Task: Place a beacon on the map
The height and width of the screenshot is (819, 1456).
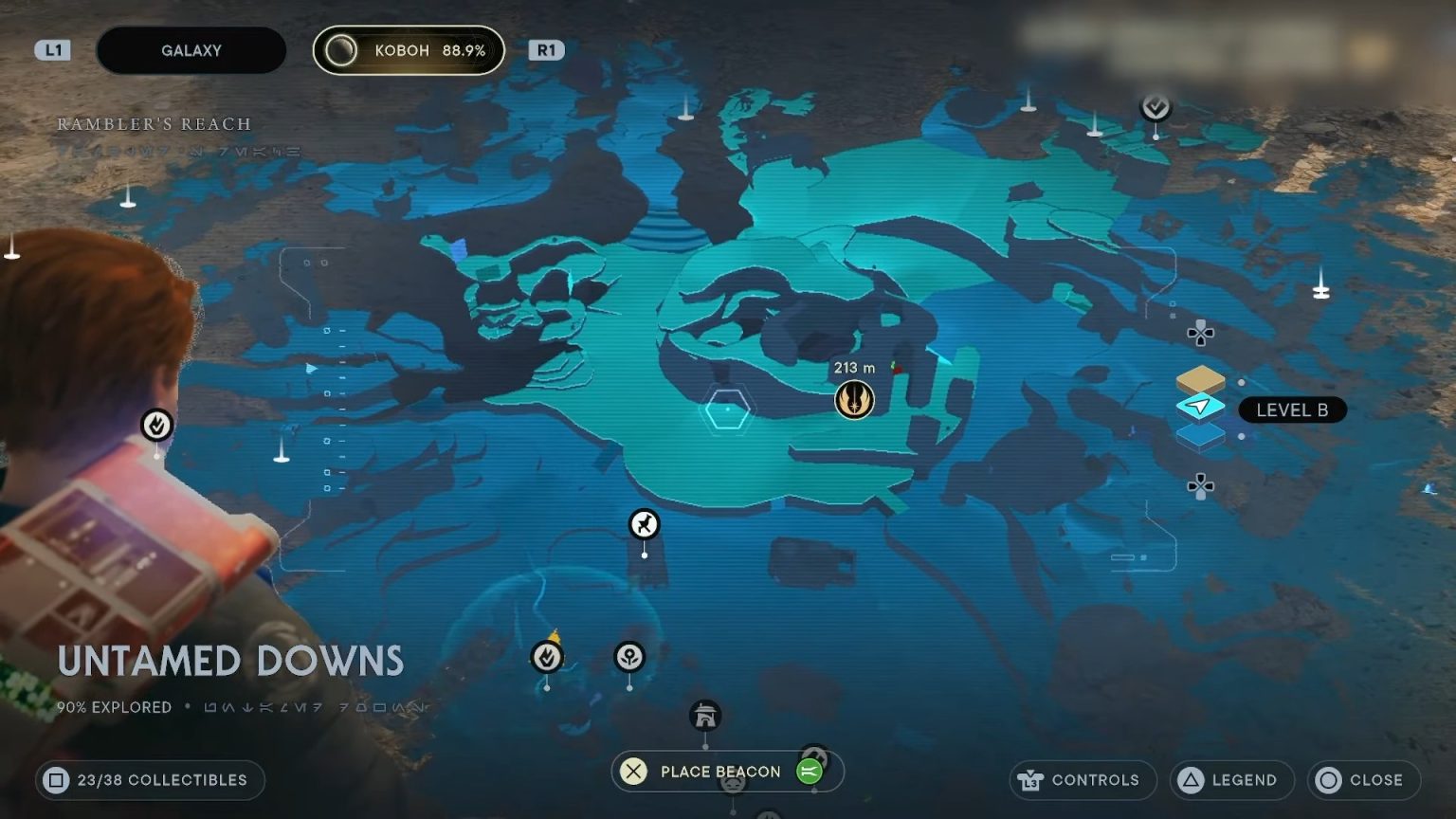Action: click(720, 772)
